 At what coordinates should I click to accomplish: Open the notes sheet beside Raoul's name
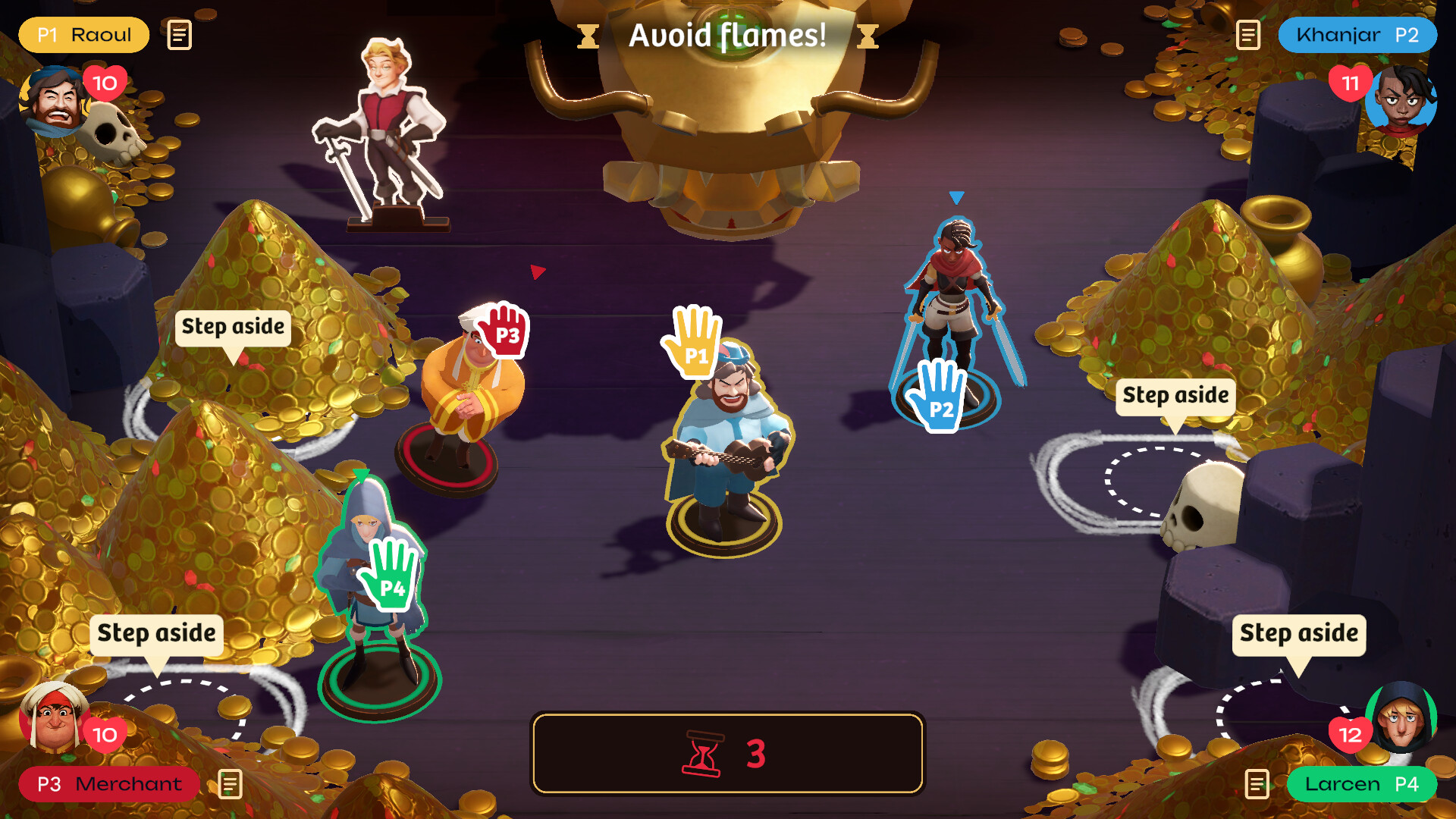pyautogui.click(x=180, y=35)
